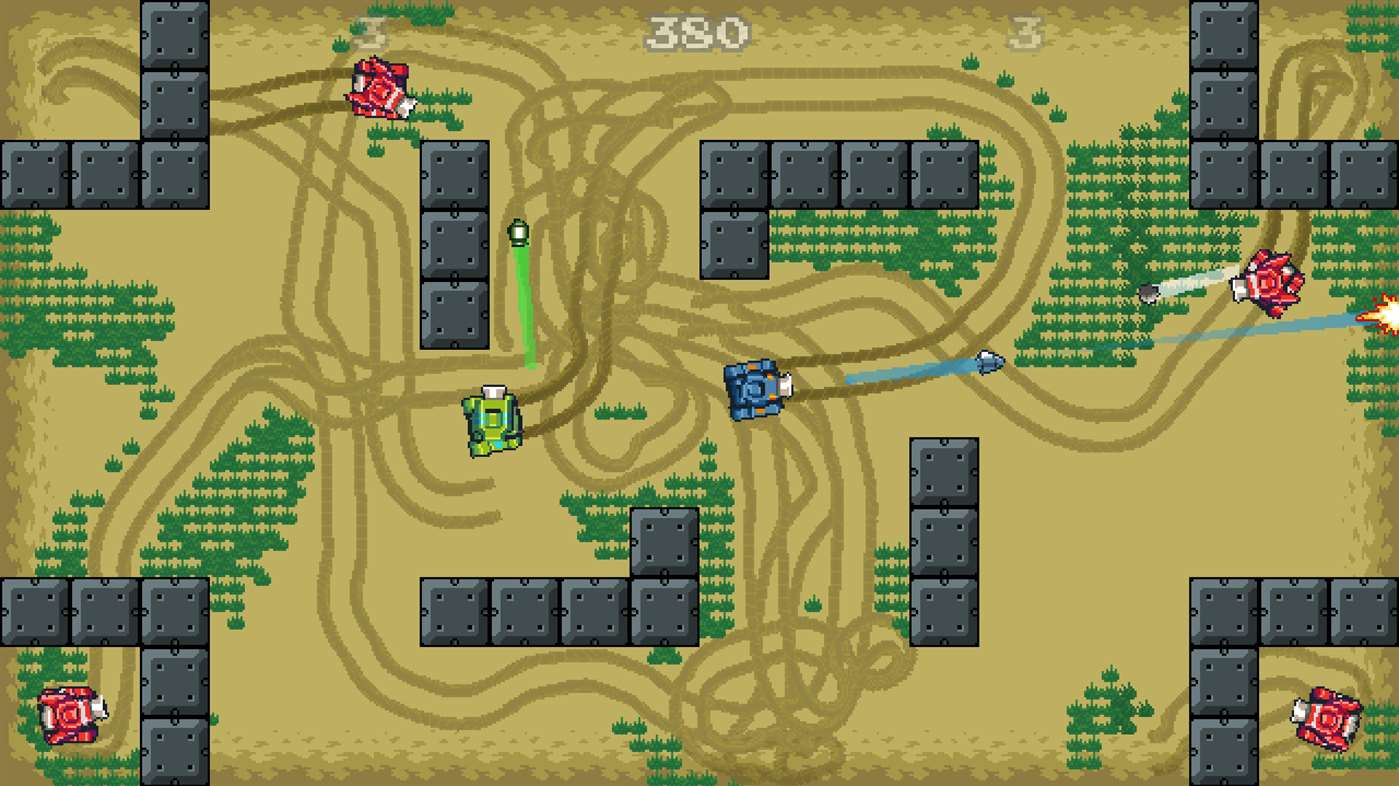Click the bullet trailing behind the right red tank
The width and height of the screenshot is (1399, 786).
1150,293
